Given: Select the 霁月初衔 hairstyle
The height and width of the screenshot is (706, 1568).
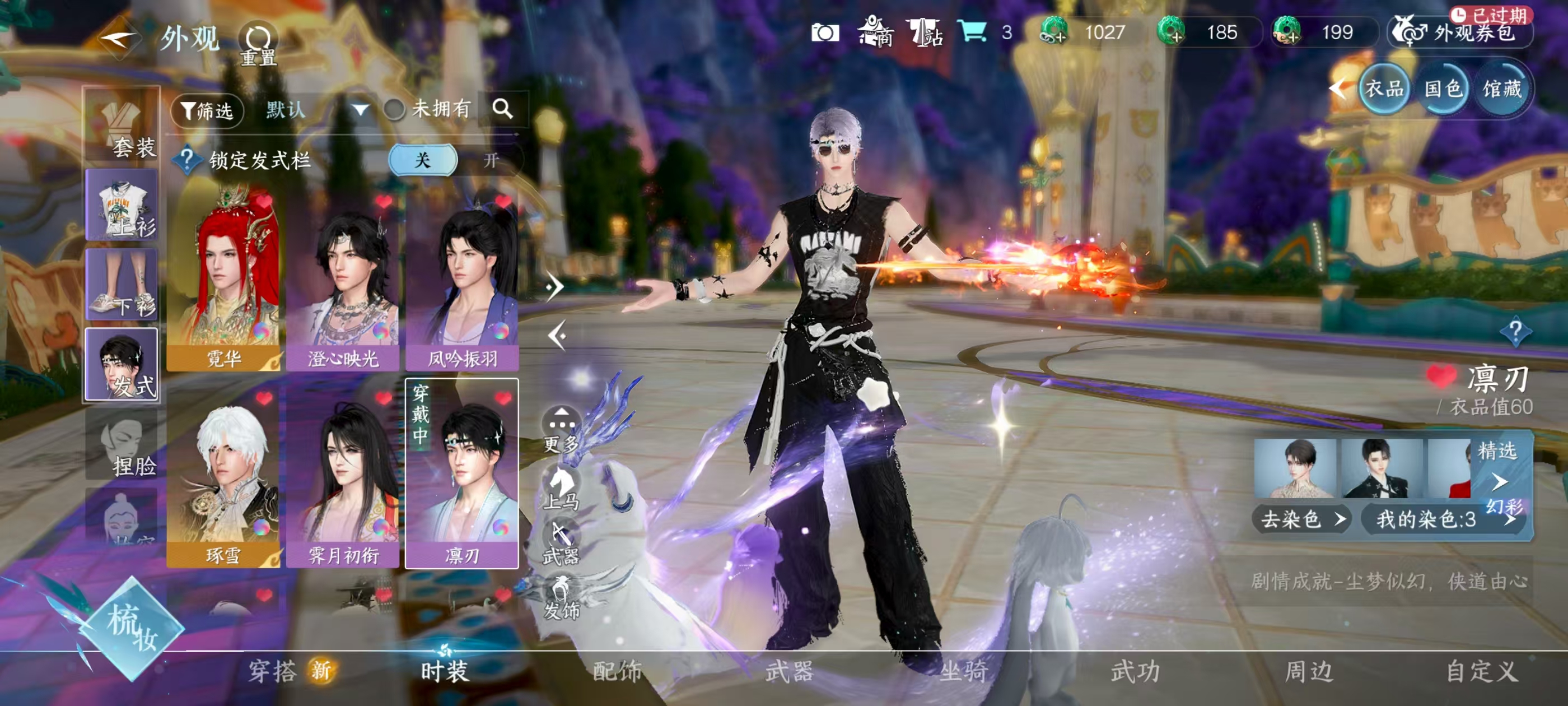Looking at the screenshot, I should coord(343,477).
